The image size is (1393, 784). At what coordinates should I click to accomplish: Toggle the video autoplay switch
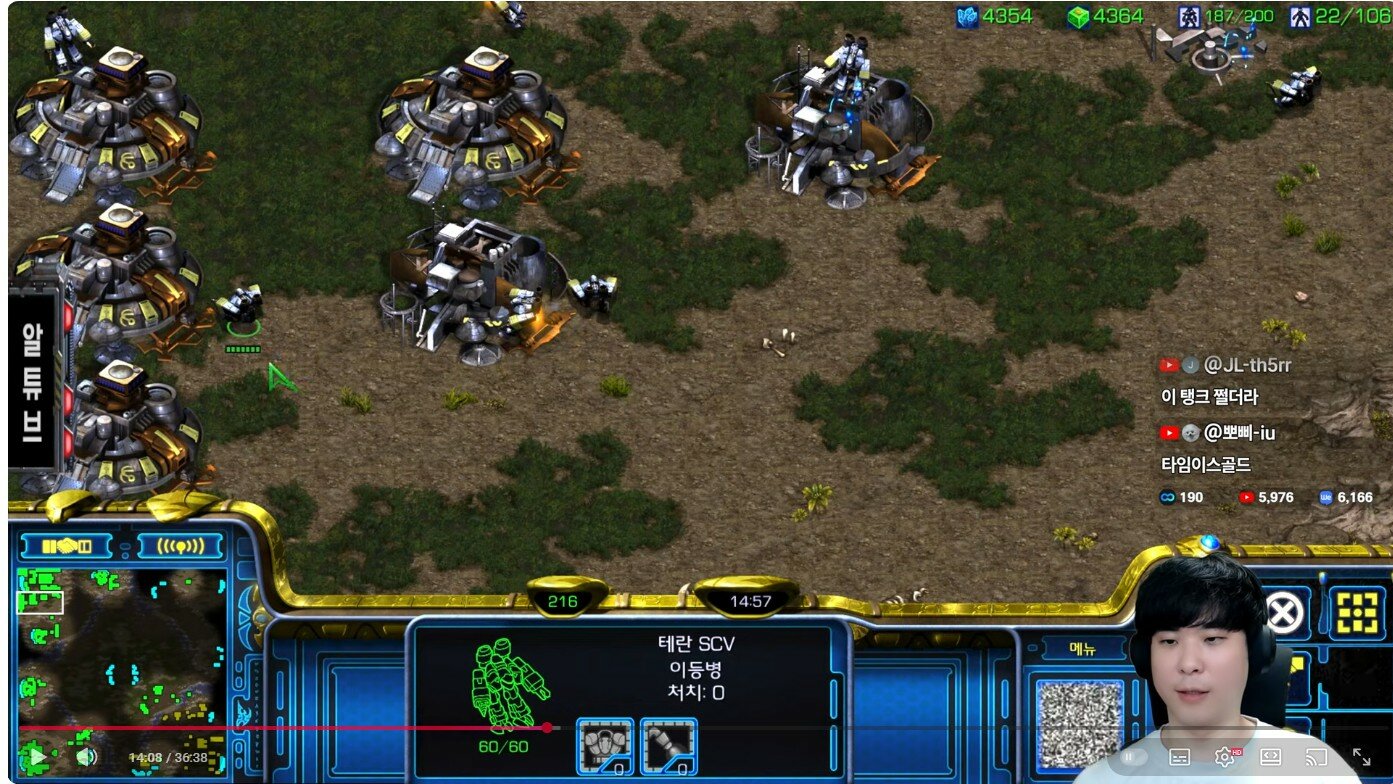(x=1133, y=757)
